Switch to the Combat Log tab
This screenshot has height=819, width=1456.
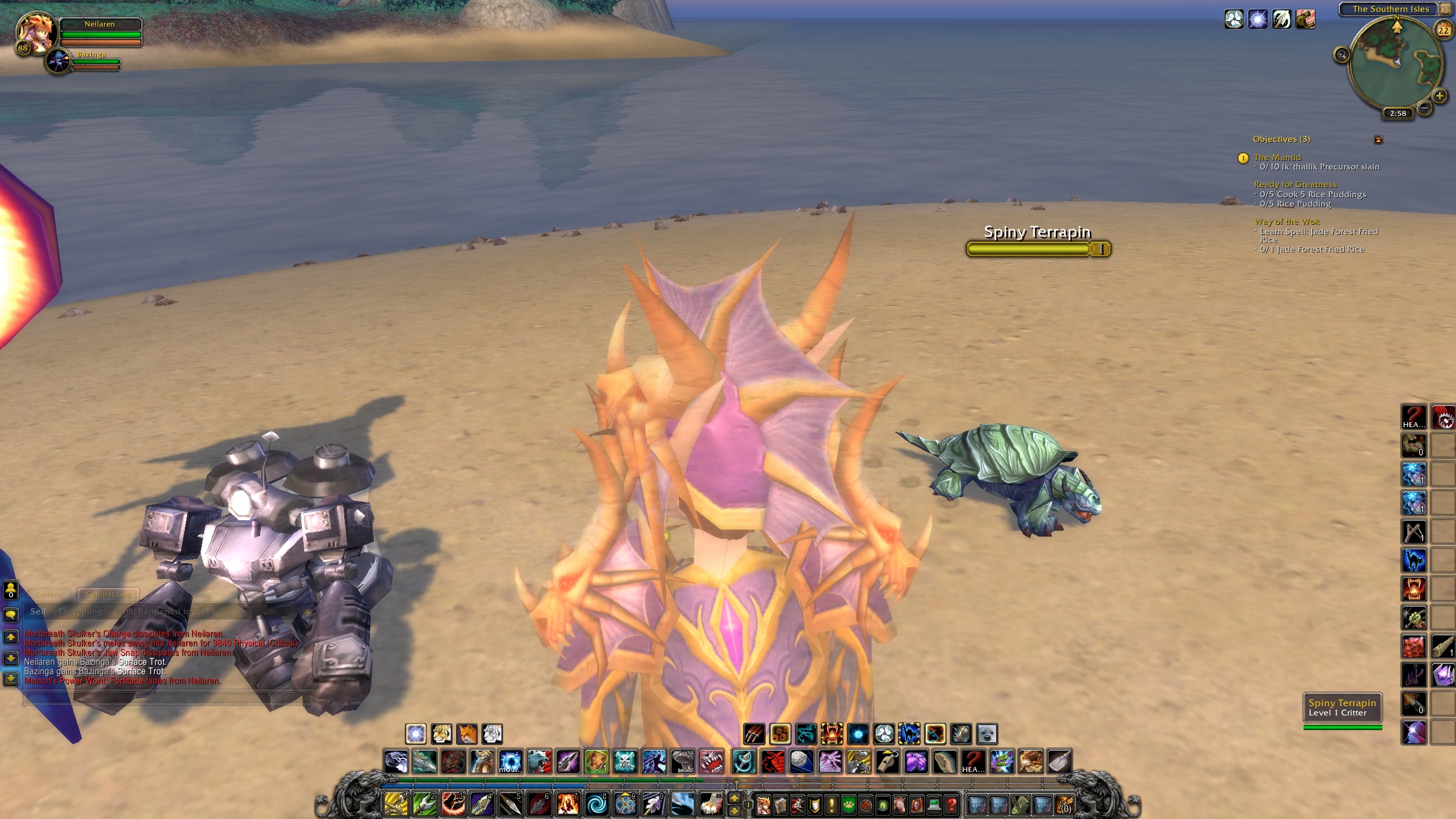point(108,594)
